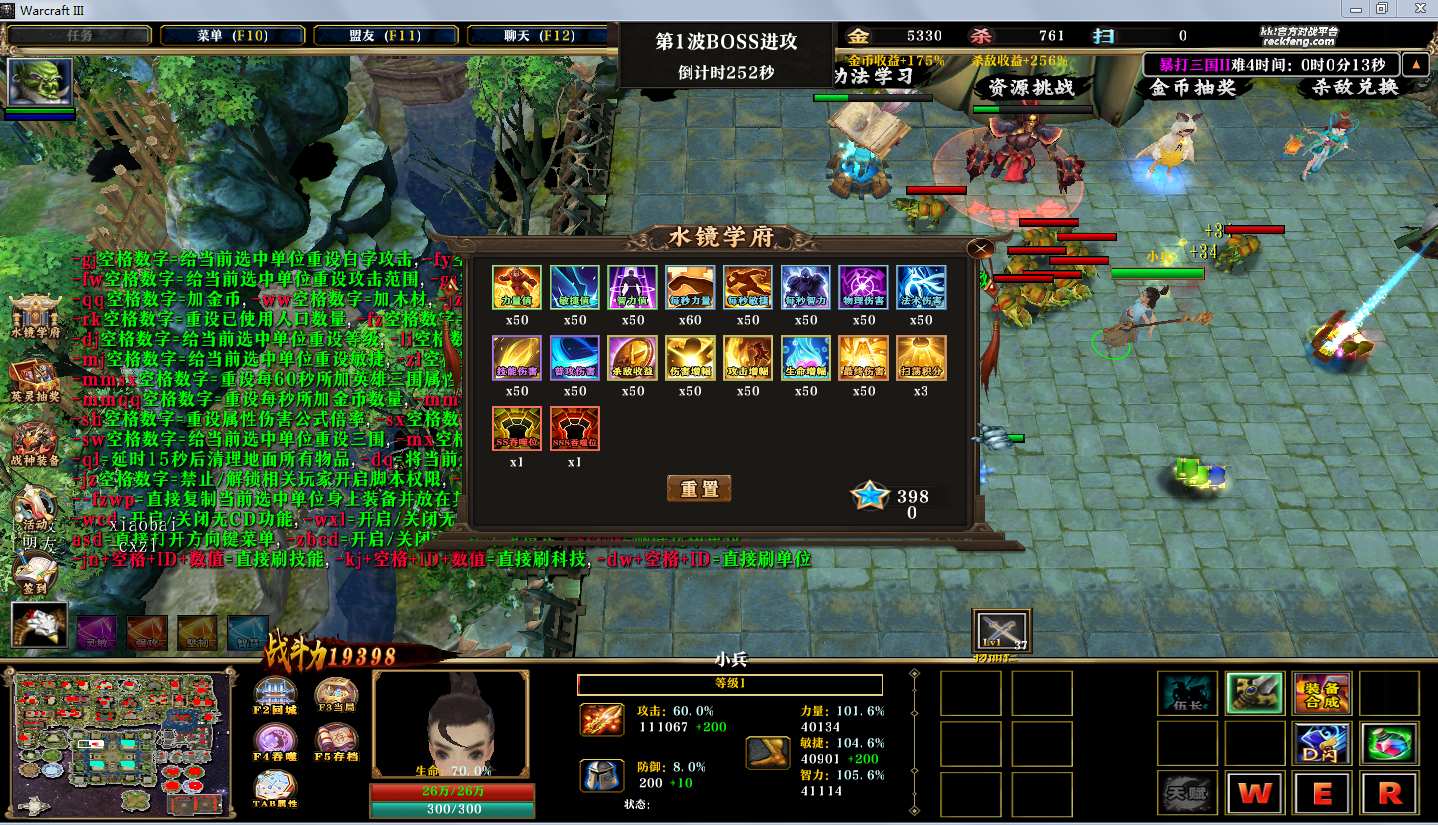Click the F2回城 return-to-town button
The width and height of the screenshot is (1438, 825).
(x=276, y=696)
